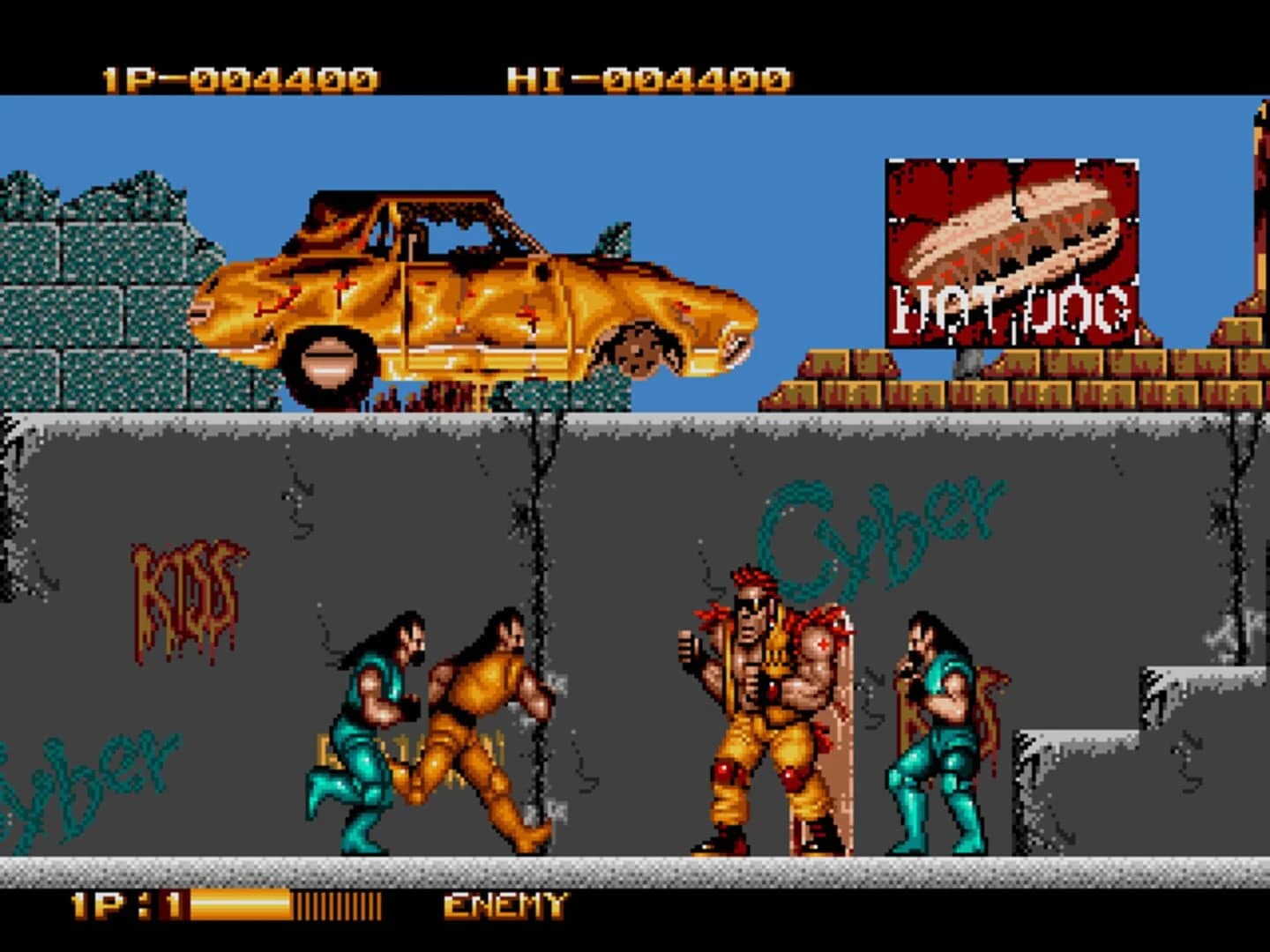The image size is (1270, 952).
Task: Select the KISS graffiti text
Action: (185, 586)
